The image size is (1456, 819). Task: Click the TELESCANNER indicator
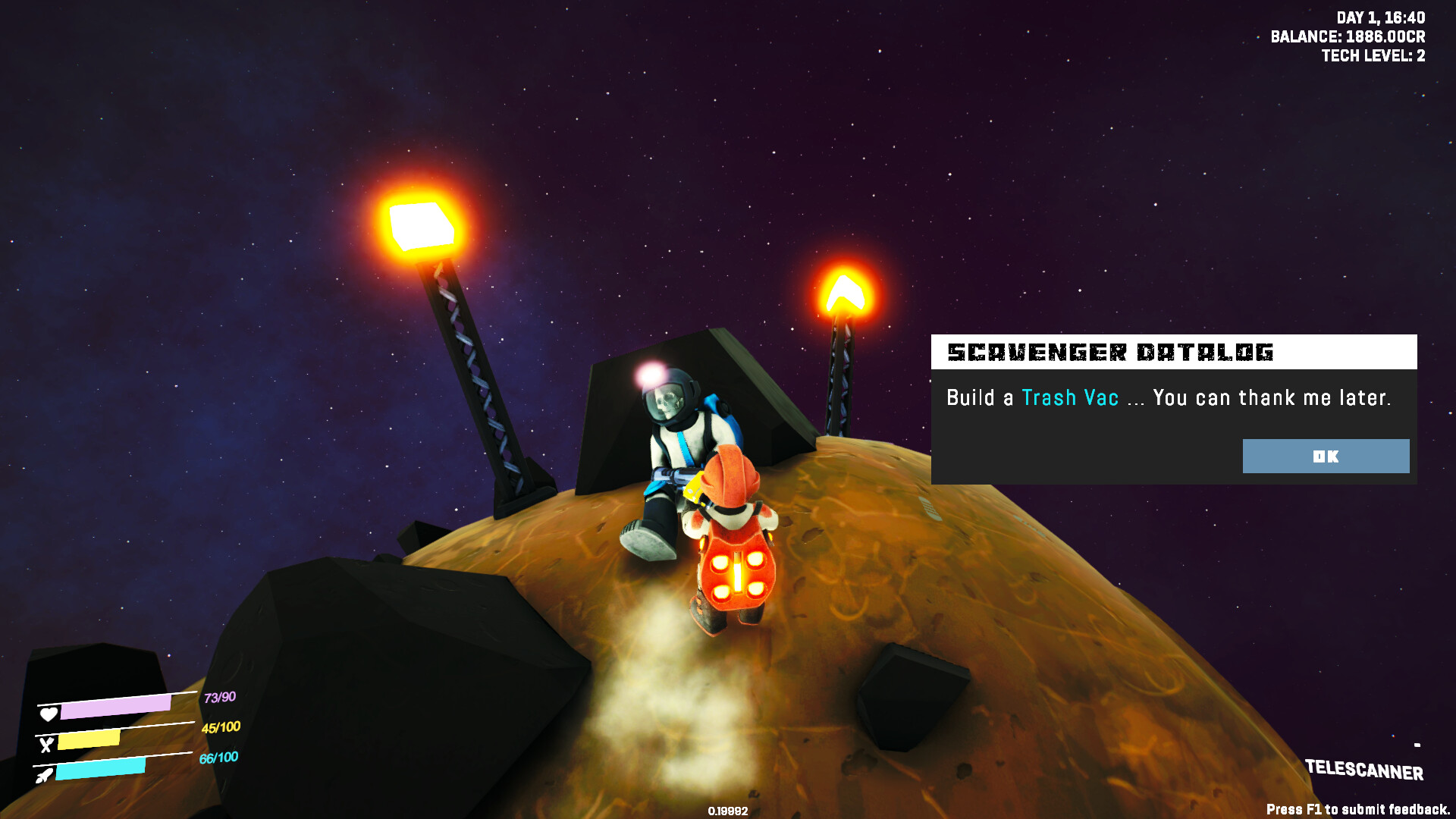click(1365, 773)
